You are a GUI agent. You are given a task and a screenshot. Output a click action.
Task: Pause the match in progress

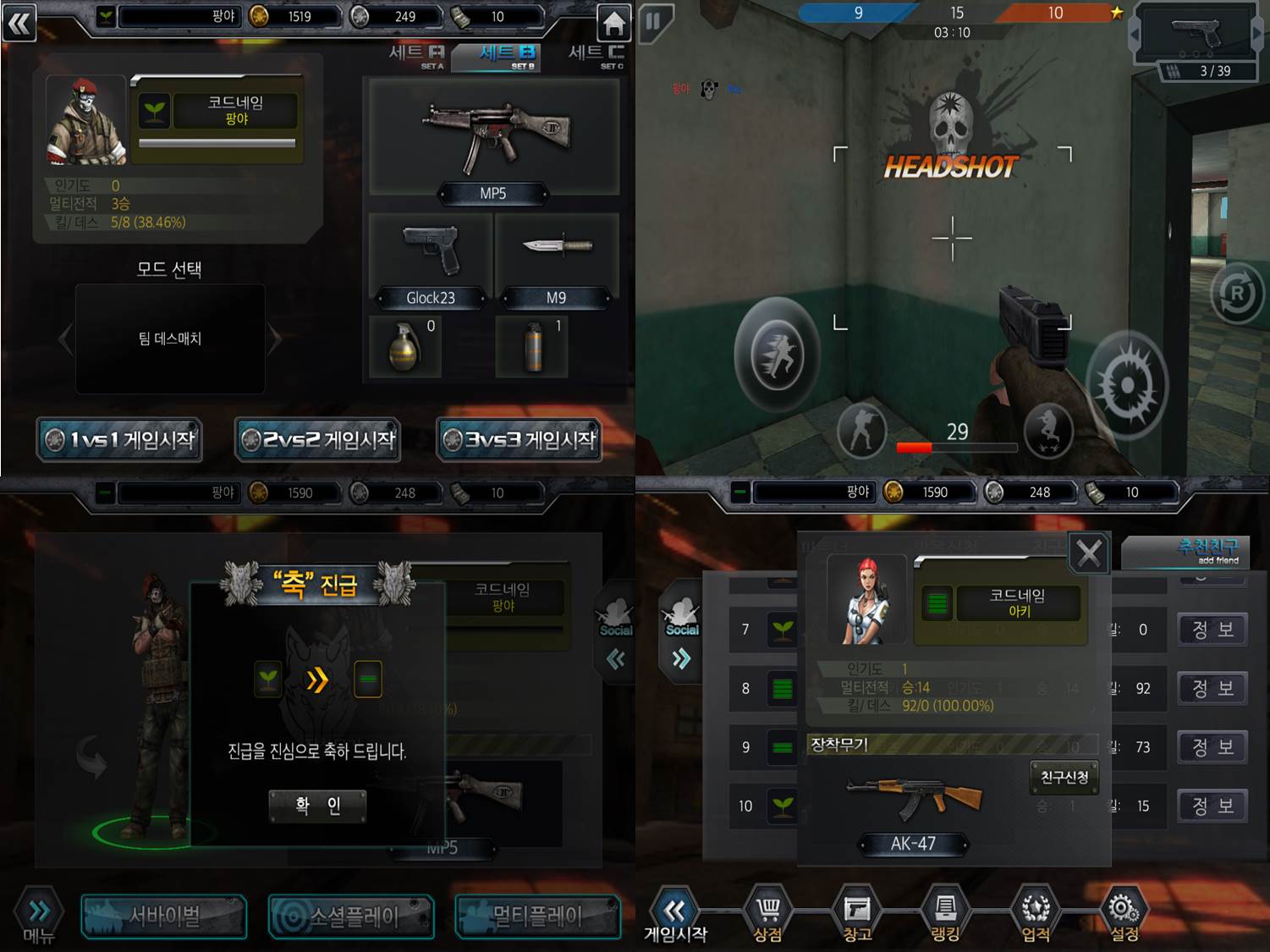click(x=654, y=21)
